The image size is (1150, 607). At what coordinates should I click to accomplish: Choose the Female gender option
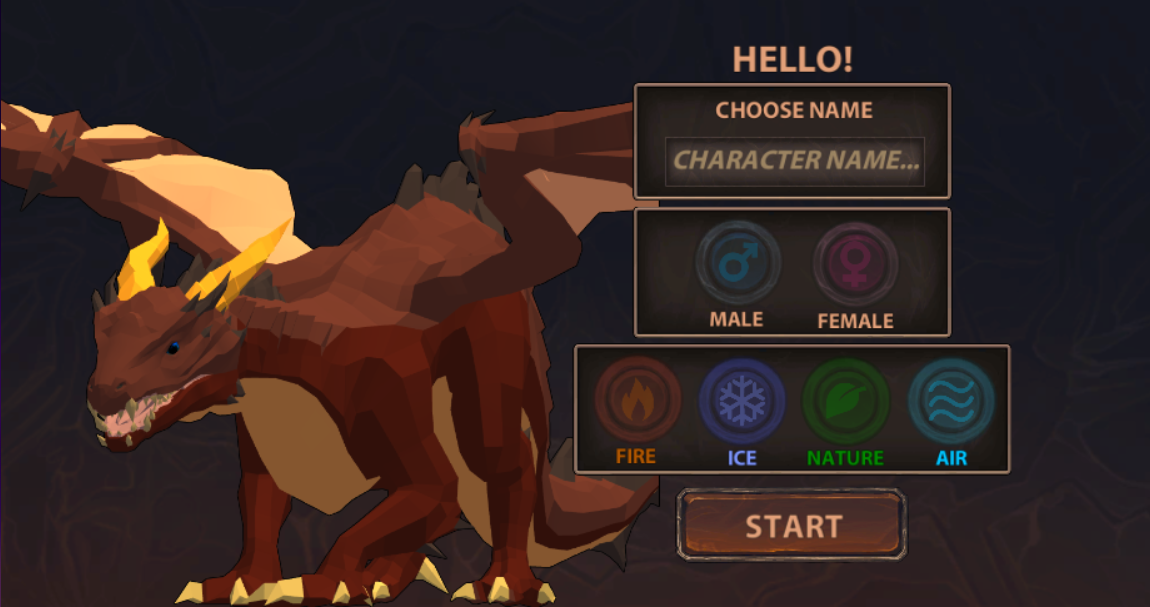point(855,265)
